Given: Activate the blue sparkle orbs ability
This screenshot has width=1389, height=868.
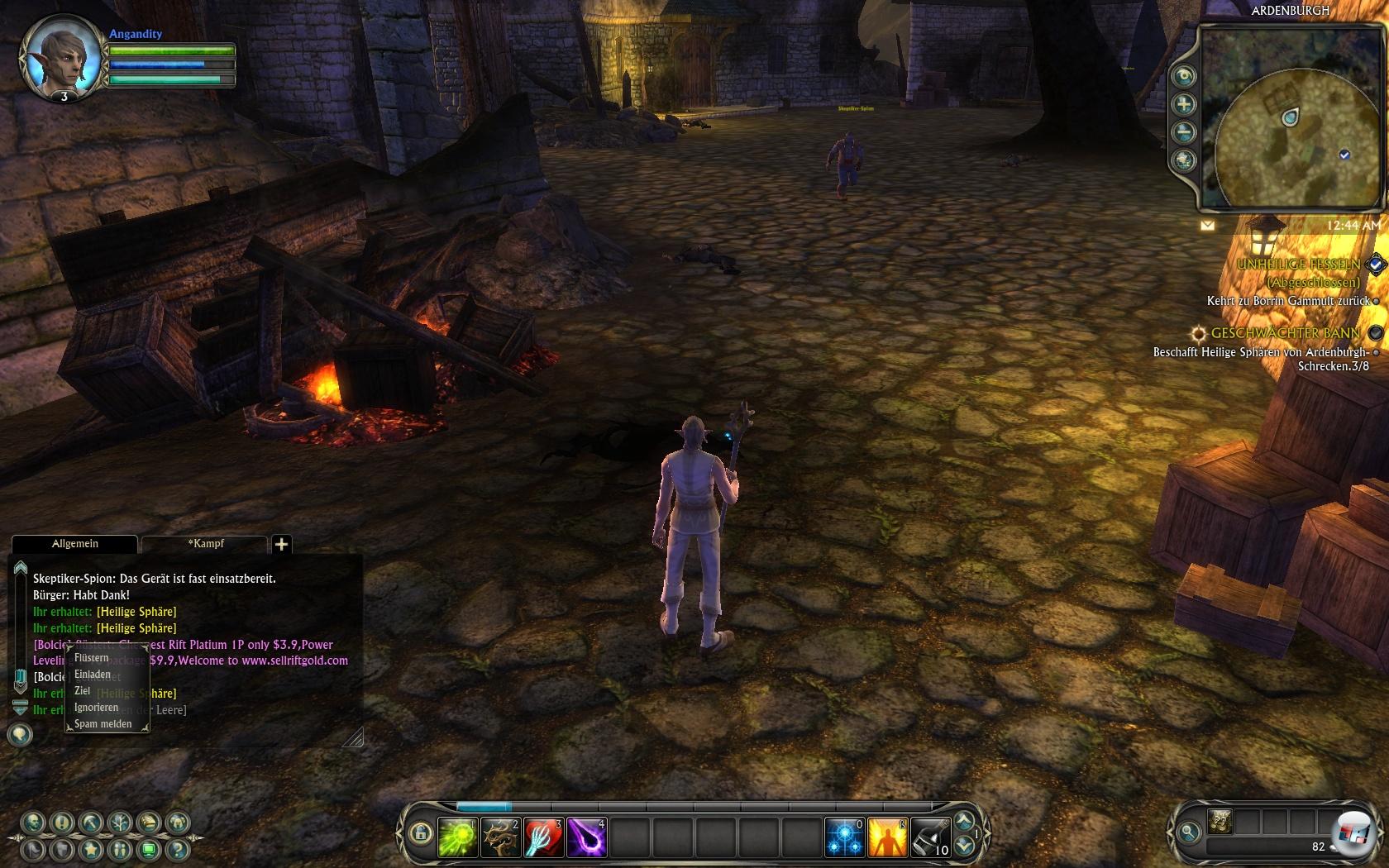Looking at the screenshot, I should [844, 837].
